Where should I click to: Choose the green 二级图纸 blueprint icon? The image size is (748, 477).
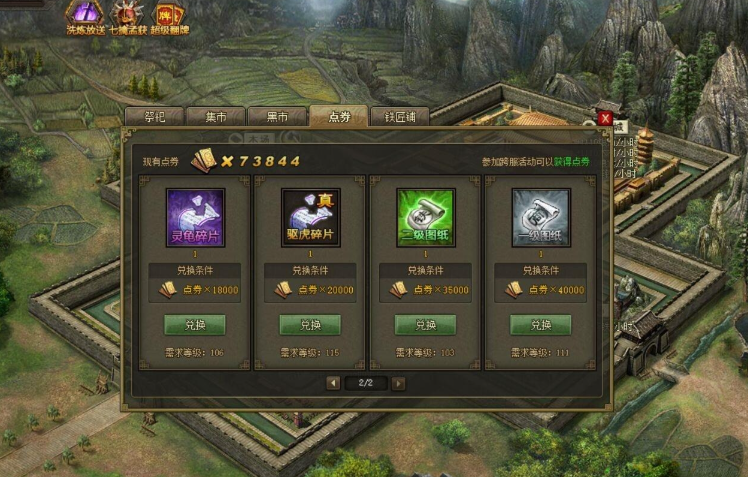[x=425, y=218]
